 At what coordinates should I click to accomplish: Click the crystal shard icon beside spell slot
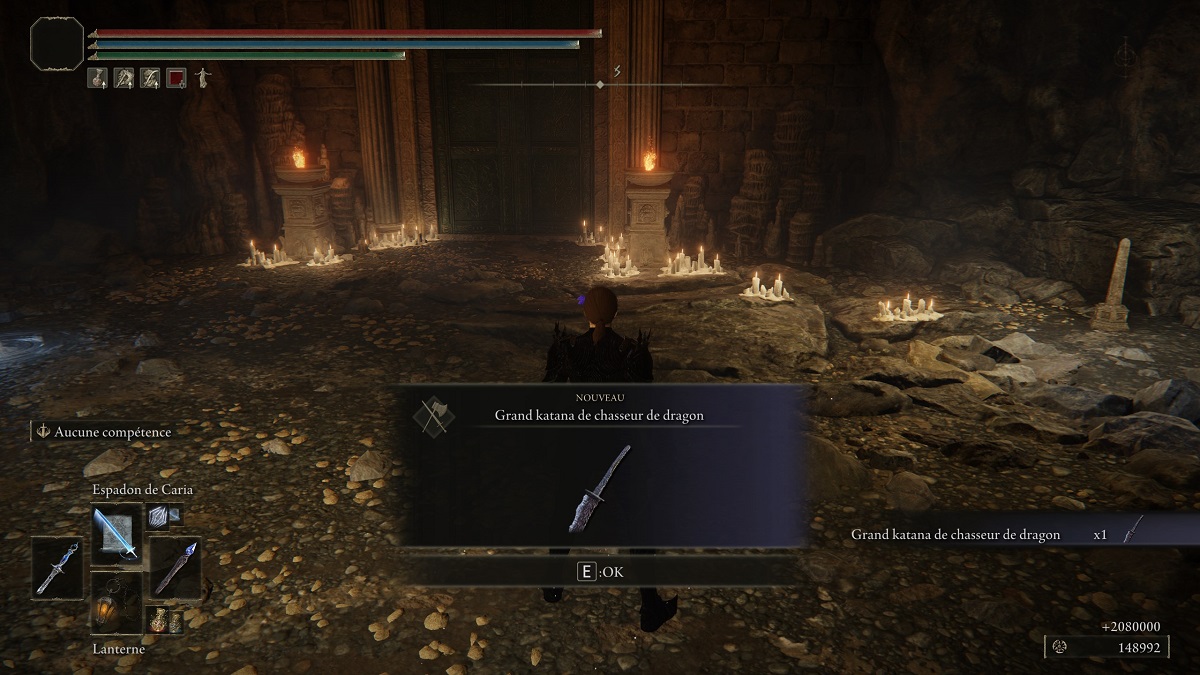(x=159, y=516)
